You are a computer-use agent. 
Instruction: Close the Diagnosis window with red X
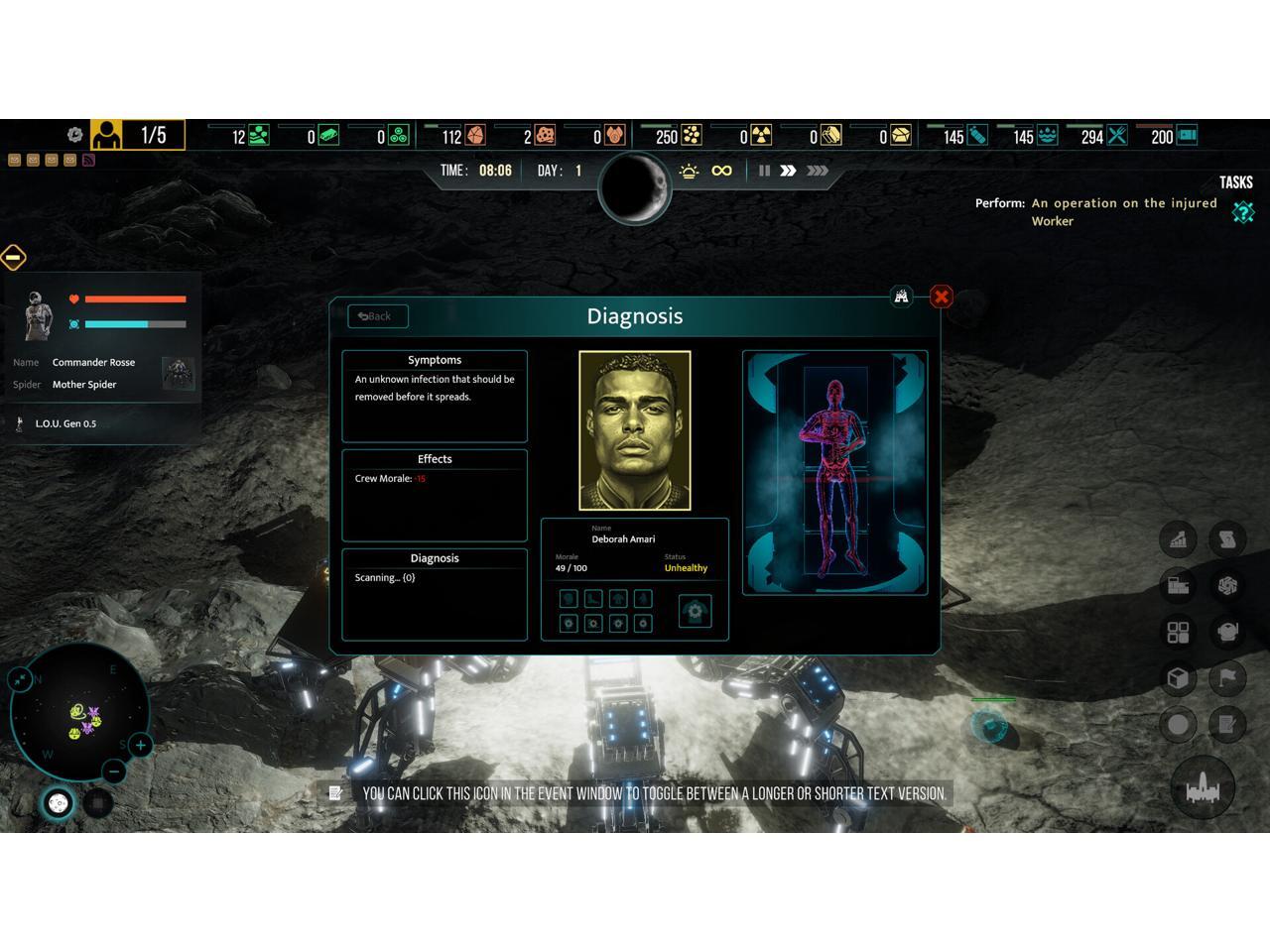[942, 297]
